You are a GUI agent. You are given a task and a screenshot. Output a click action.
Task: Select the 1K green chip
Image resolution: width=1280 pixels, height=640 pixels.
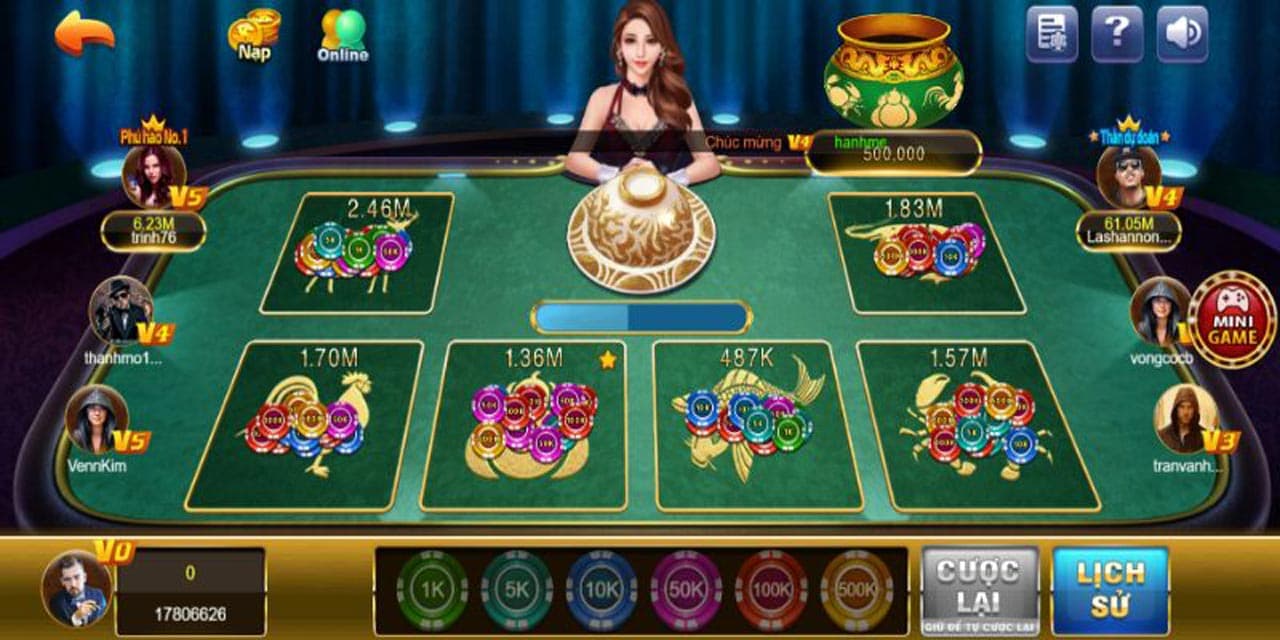coord(432,590)
